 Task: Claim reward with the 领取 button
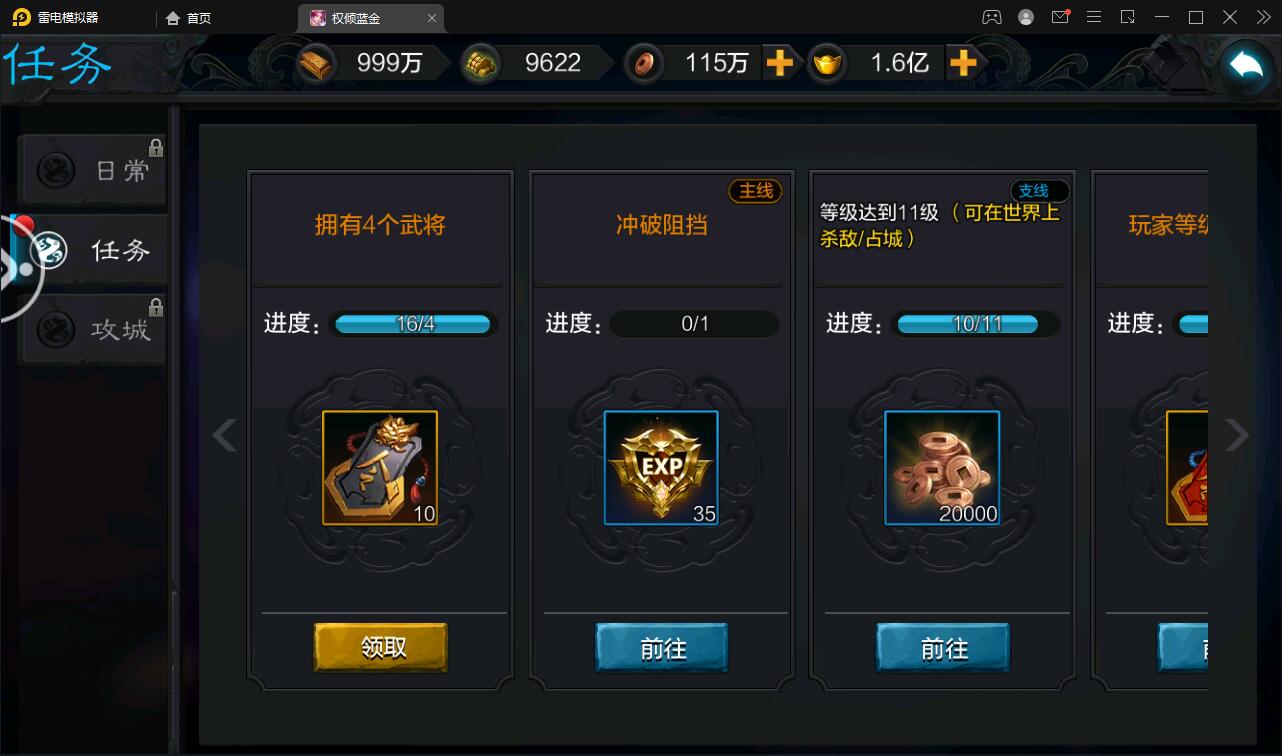coord(380,648)
